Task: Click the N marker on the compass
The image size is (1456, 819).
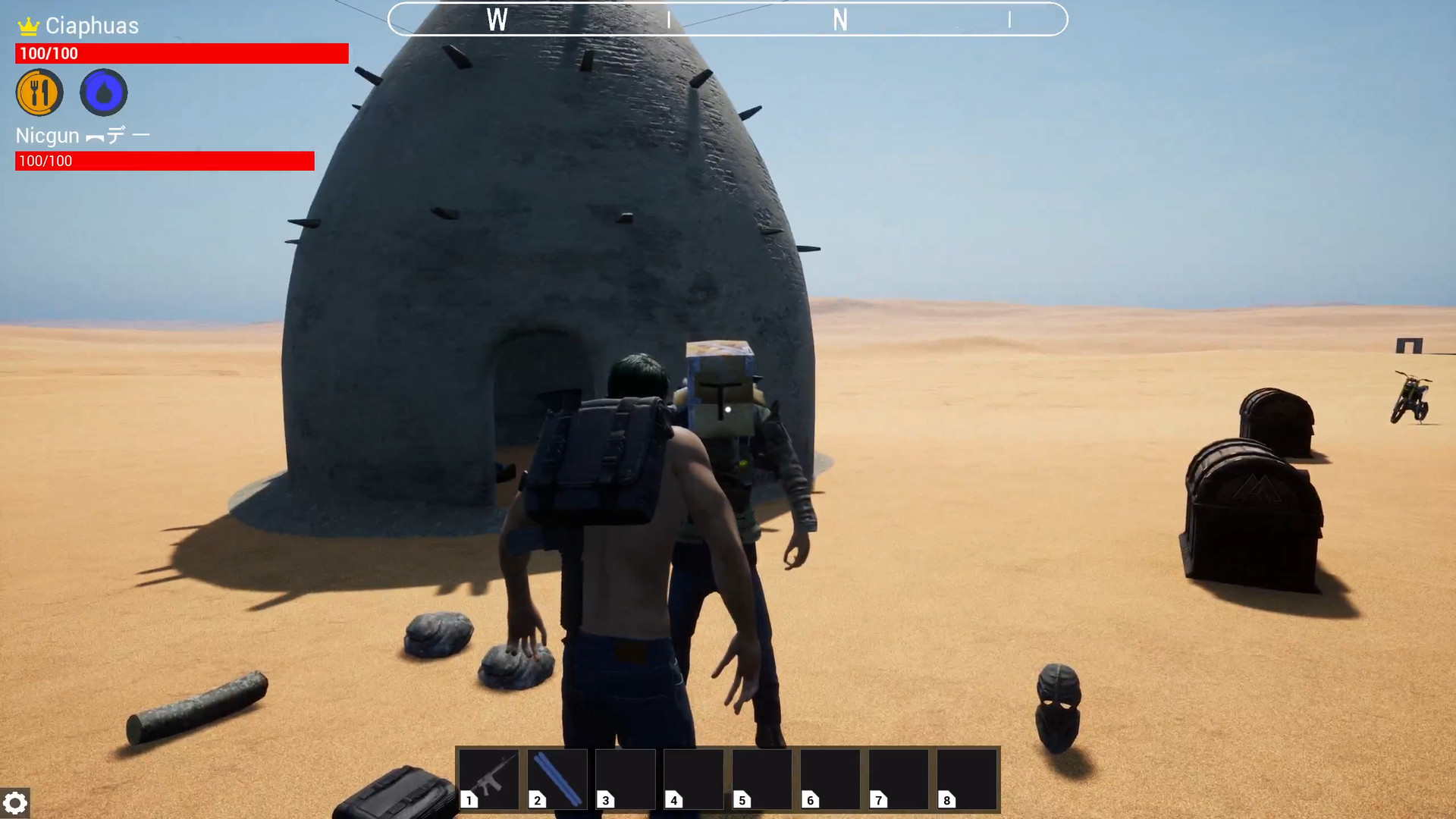Action: [840, 21]
